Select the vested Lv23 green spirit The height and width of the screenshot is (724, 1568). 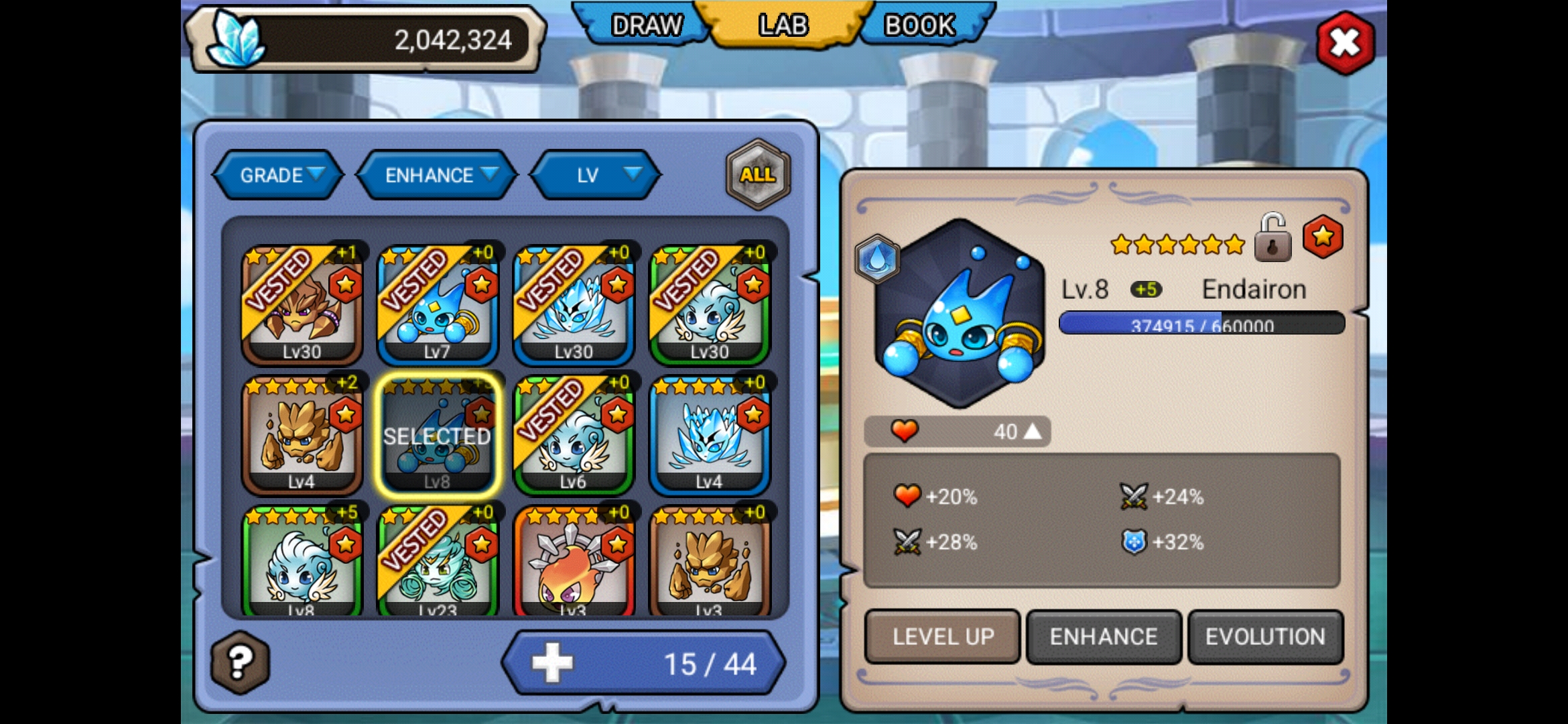click(438, 563)
